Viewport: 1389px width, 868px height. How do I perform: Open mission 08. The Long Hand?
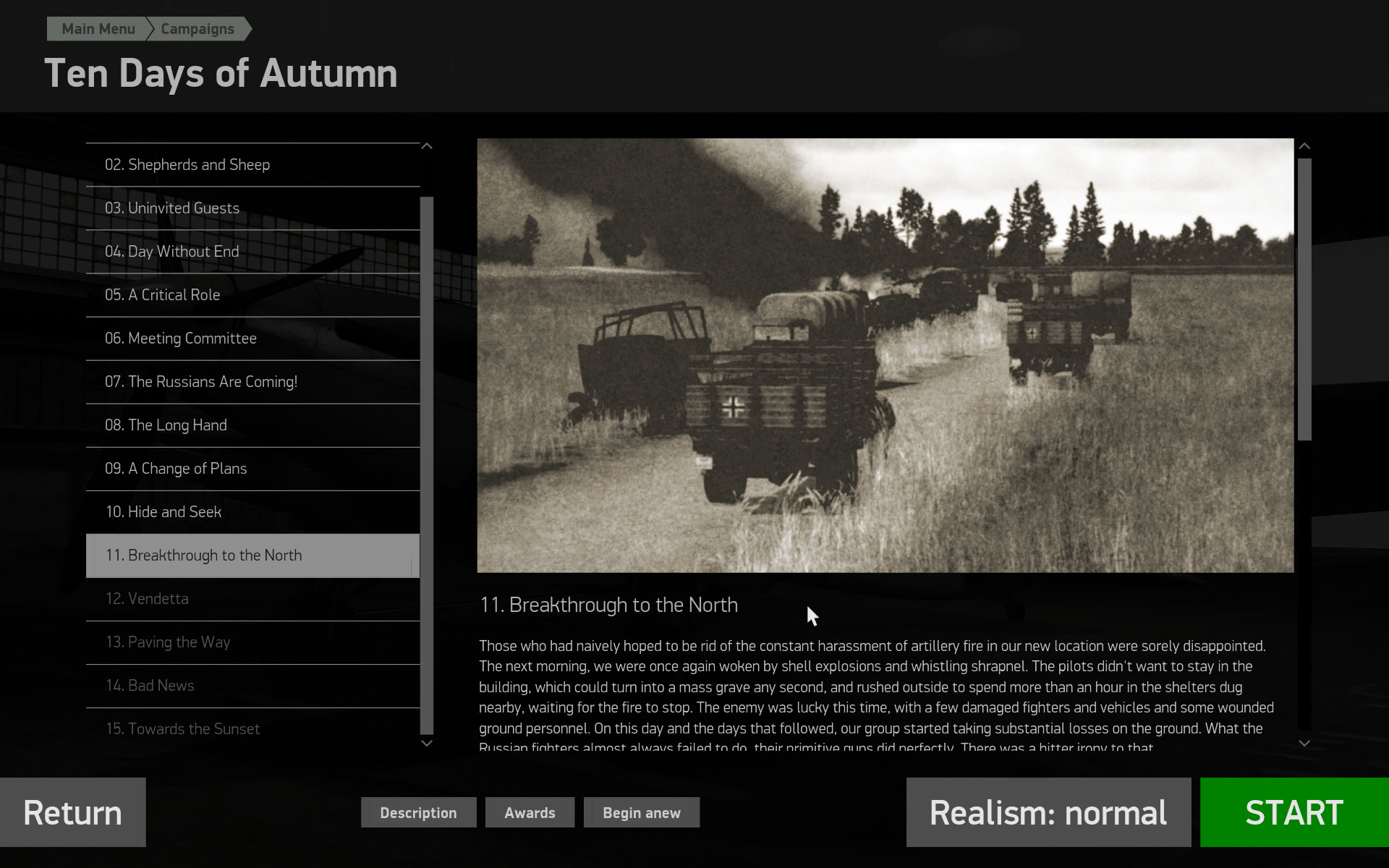click(x=166, y=425)
